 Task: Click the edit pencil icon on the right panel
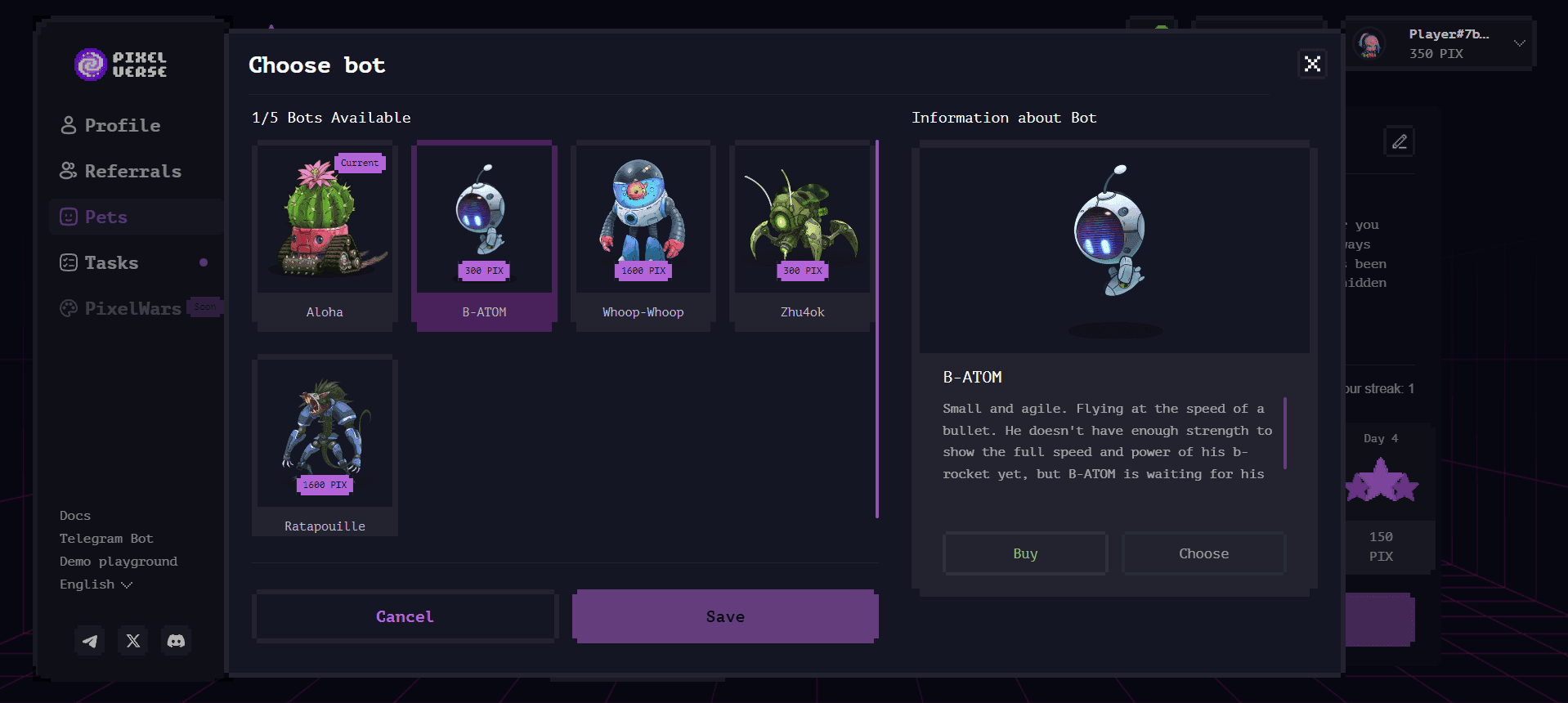pos(1399,141)
